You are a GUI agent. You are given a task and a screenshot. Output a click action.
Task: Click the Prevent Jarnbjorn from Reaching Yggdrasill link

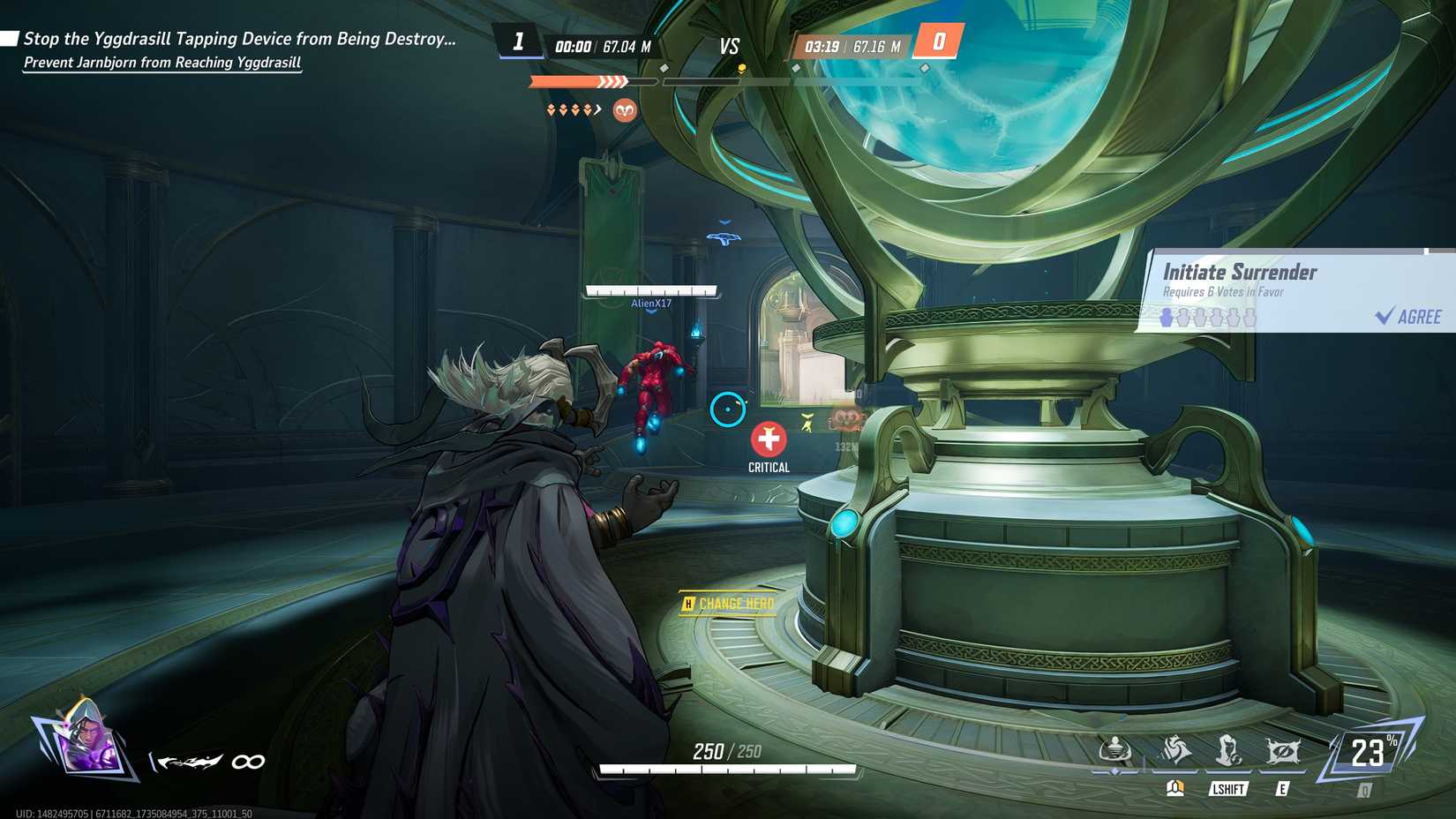tap(161, 63)
